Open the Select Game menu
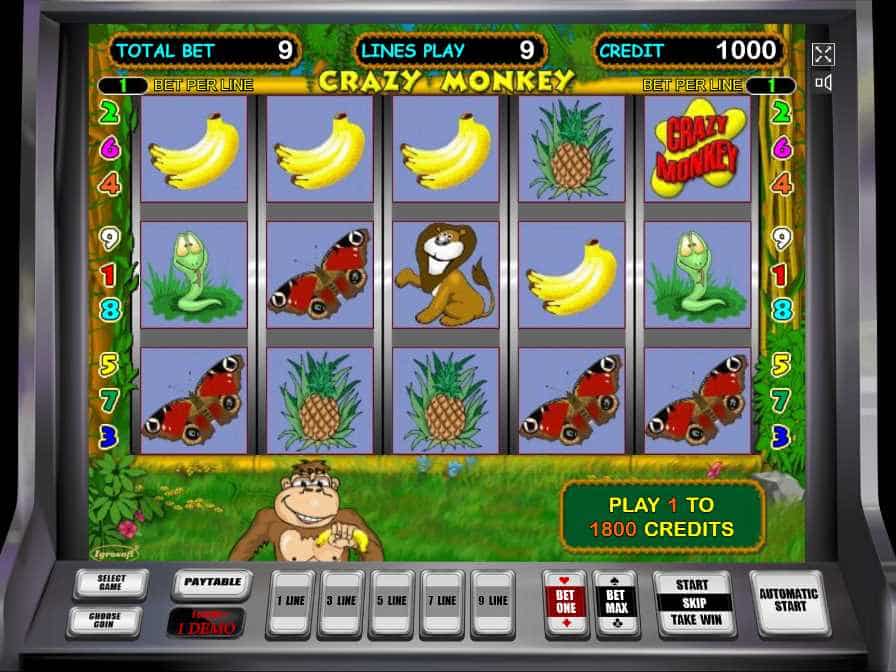 click(x=111, y=583)
